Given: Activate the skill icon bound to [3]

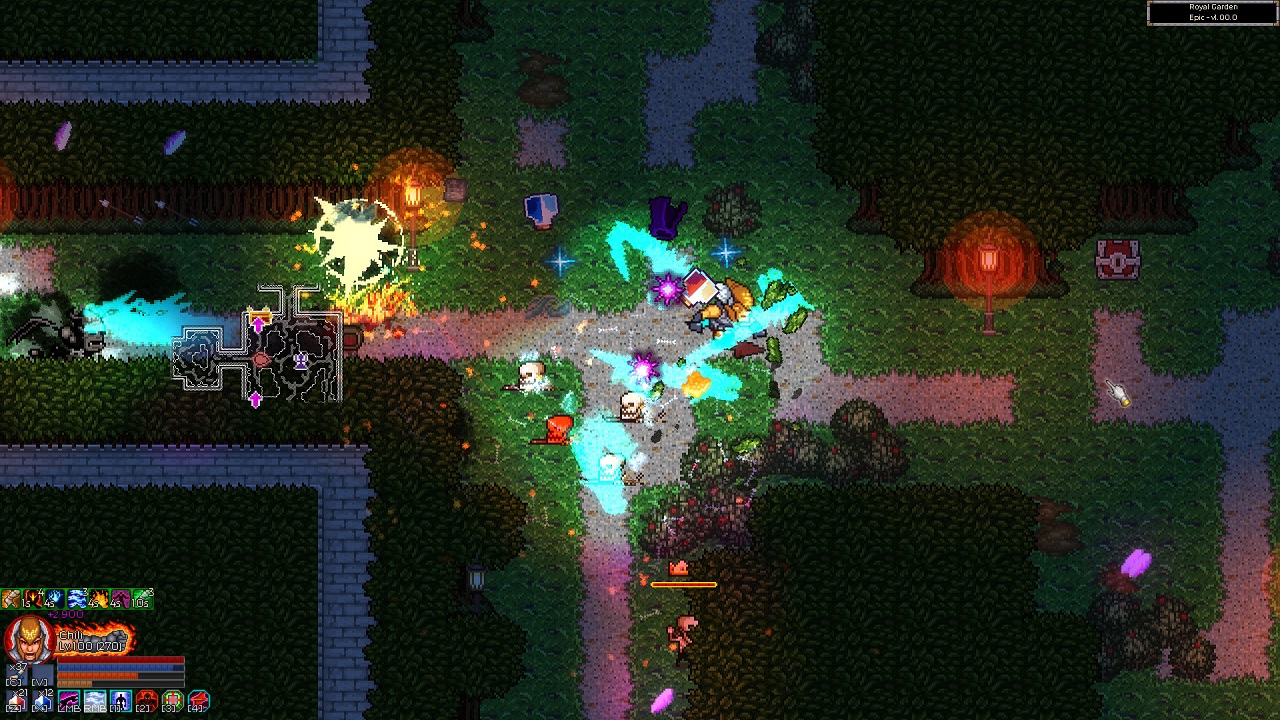Looking at the screenshot, I should click(x=173, y=699).
